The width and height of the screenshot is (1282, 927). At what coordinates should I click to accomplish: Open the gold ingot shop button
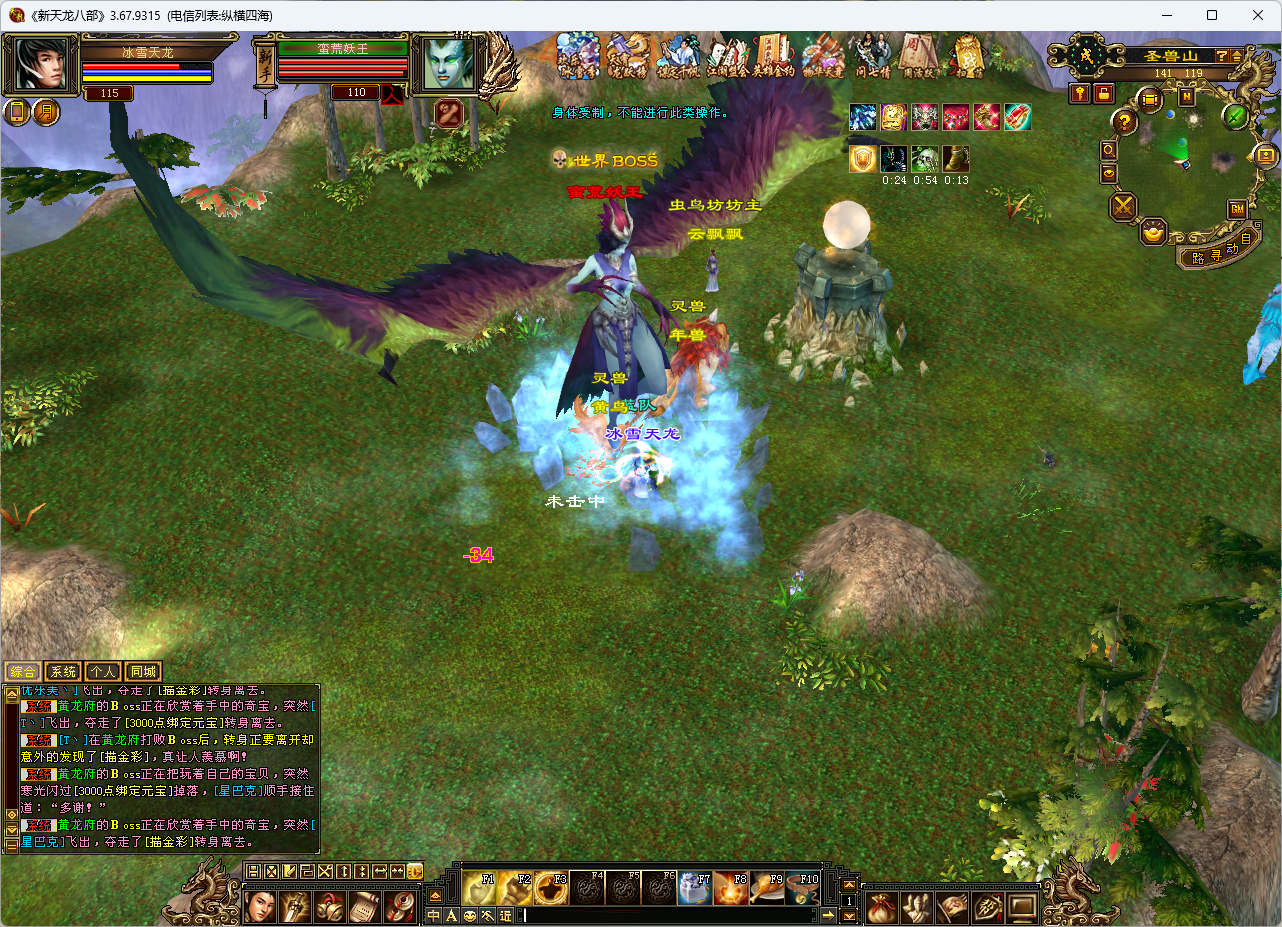1155,233
